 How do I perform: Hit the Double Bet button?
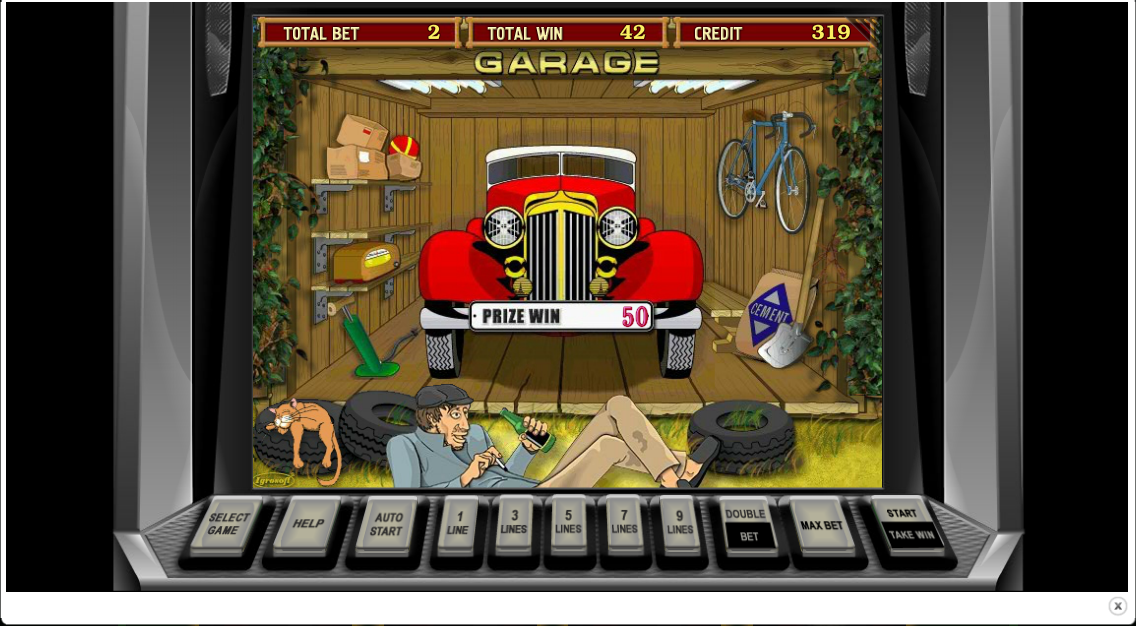747,525
